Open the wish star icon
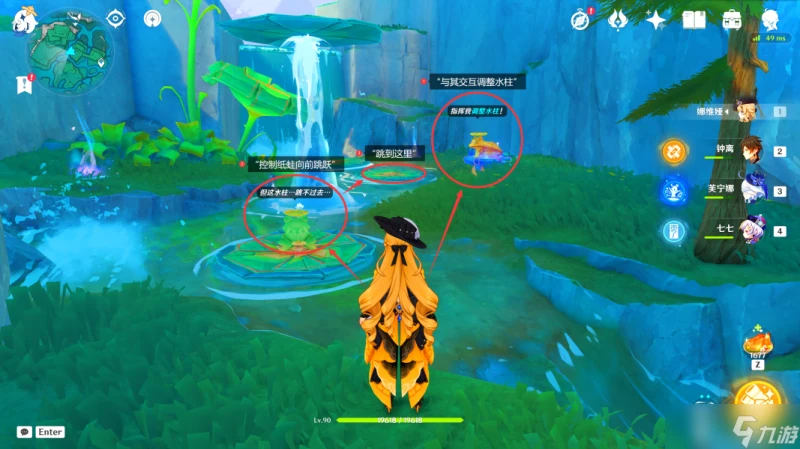 click(656, 19)
